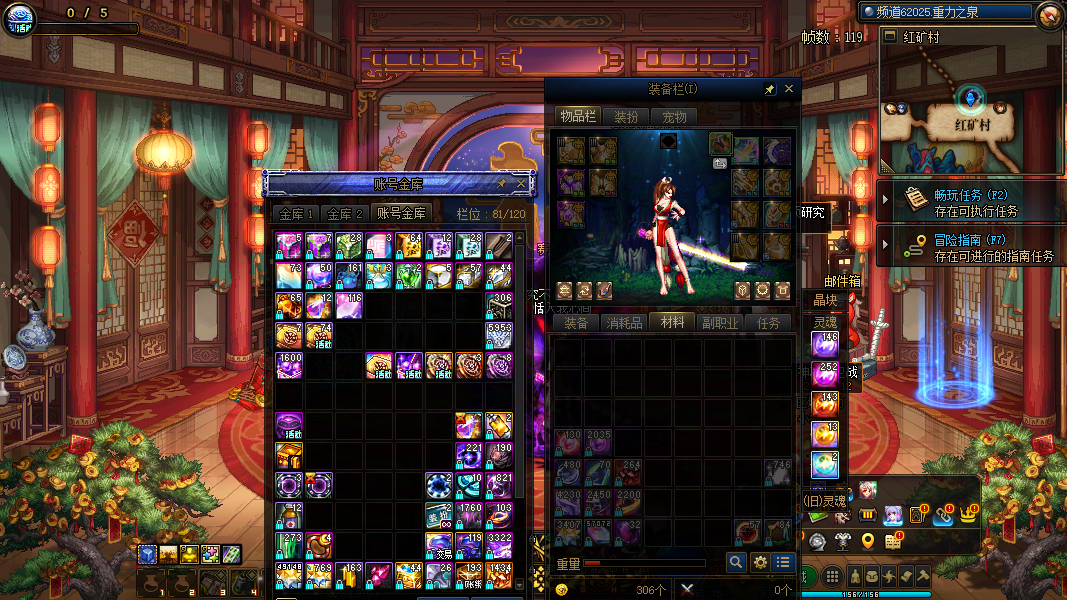Close the 装备栏 equipment window
Screen dimensions: 1067x600
tap(788, 89)
